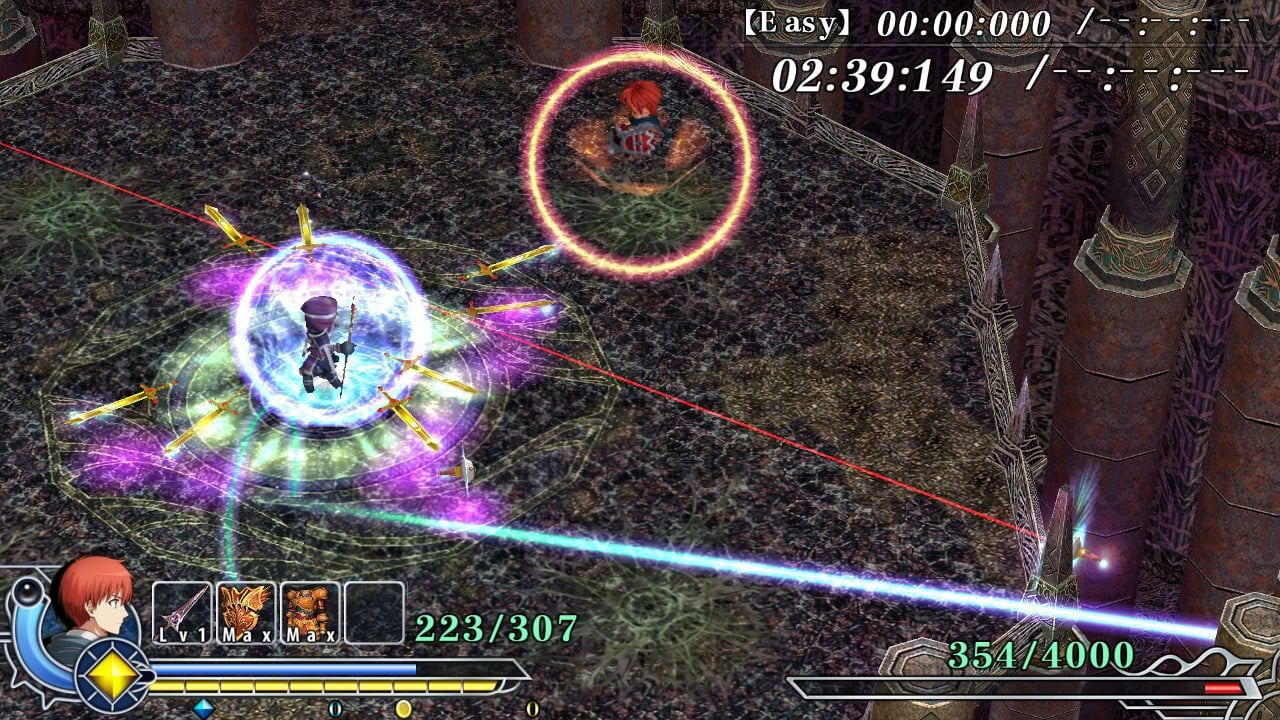
Task: Open the 02:39:149 stage timer
Action: (880, 70)
